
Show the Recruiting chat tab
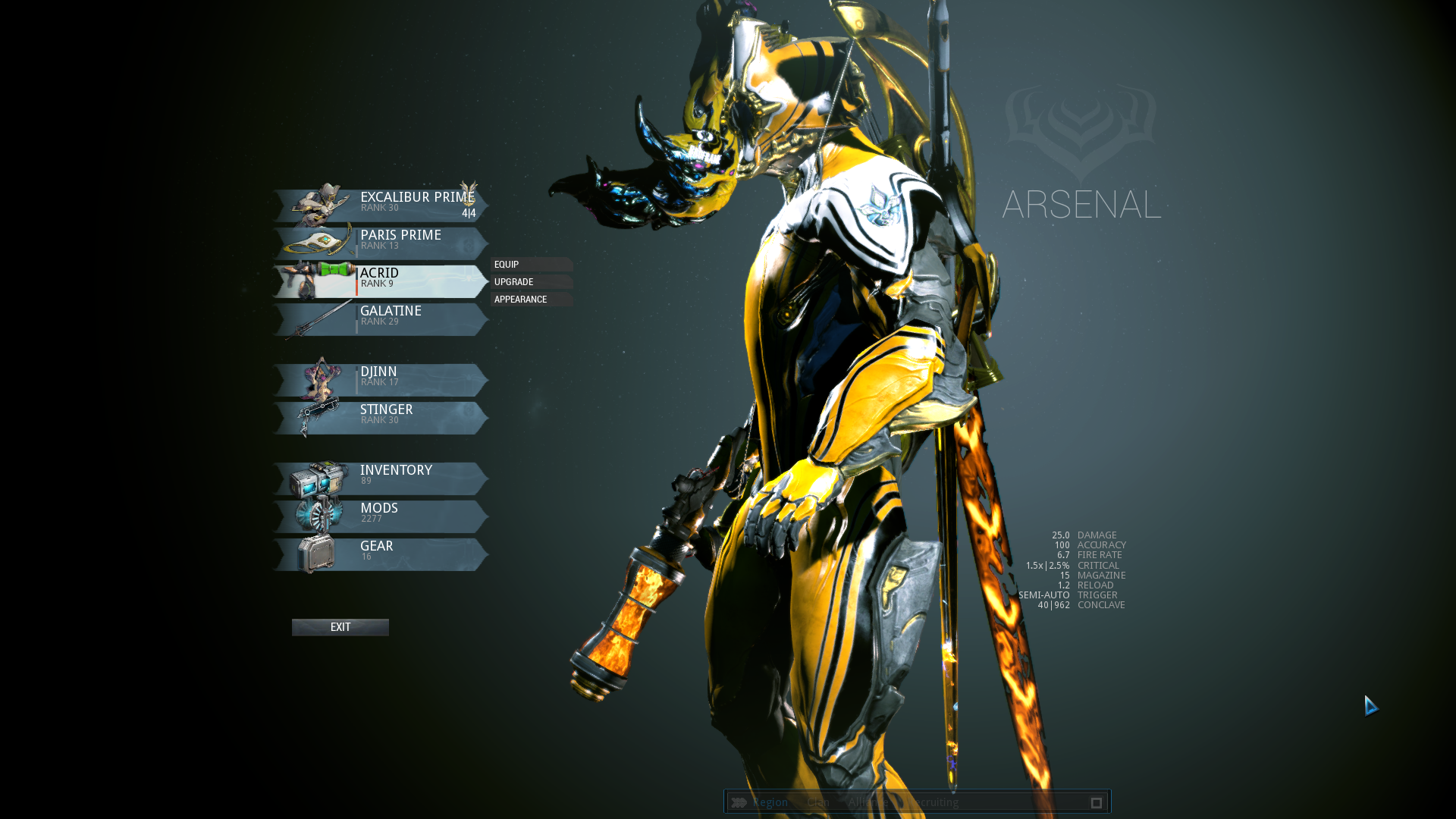(934, 802)
